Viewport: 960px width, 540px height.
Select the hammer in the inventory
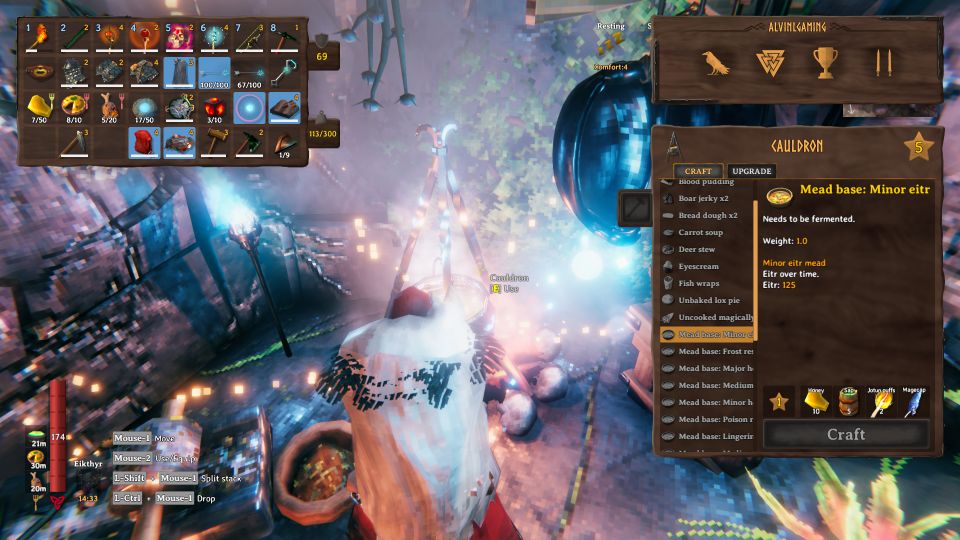point(216,141)
